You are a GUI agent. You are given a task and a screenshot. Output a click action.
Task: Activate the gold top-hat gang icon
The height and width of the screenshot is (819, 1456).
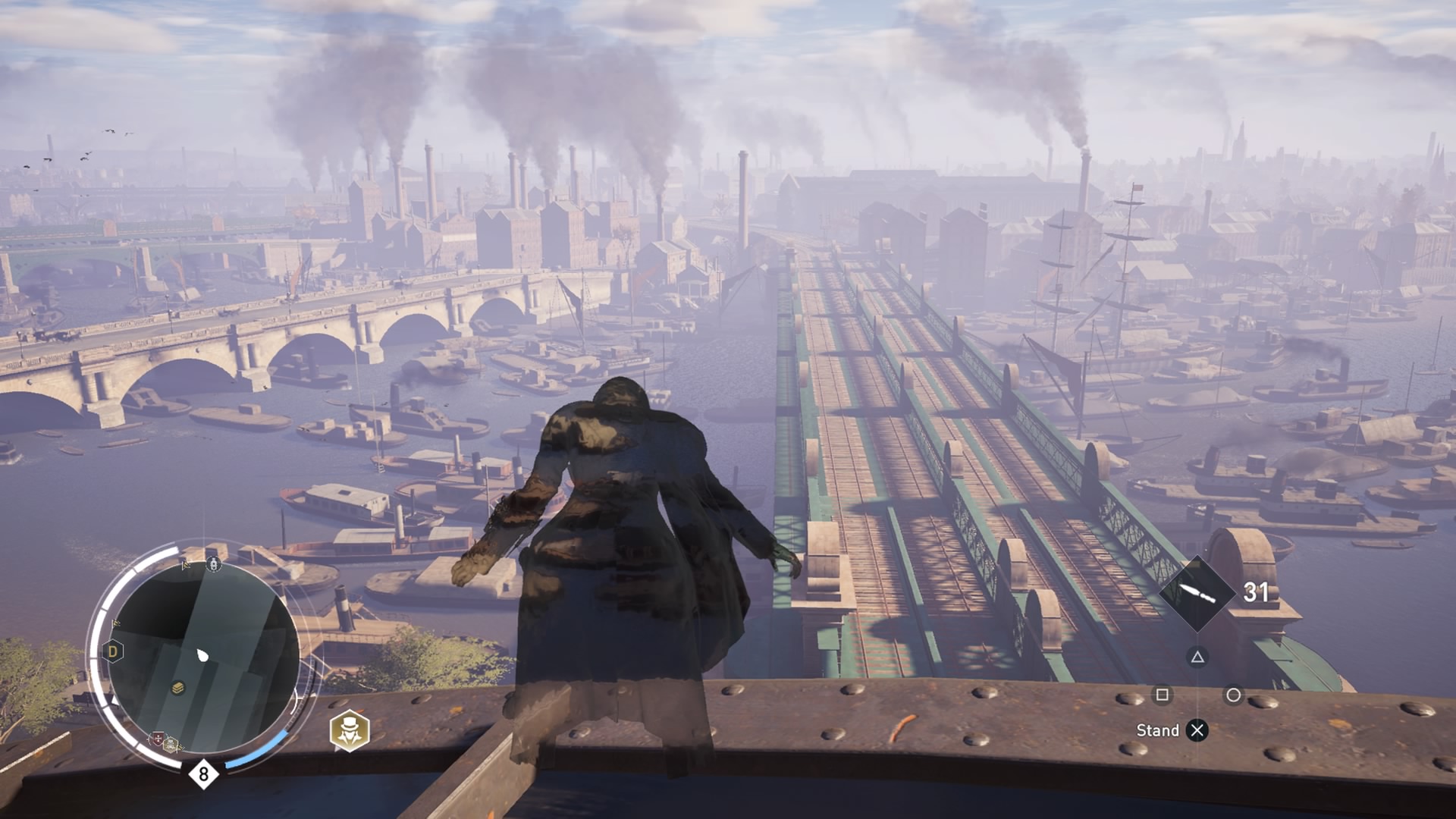tap(350, 731)
